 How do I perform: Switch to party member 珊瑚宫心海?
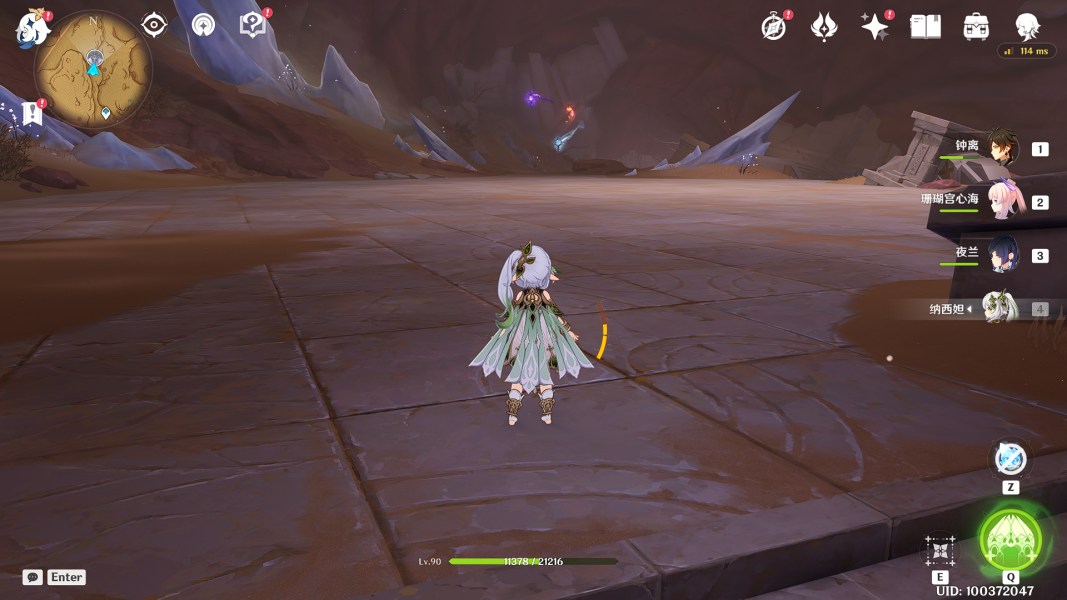pyautogui.click(x=1001, y=201)
